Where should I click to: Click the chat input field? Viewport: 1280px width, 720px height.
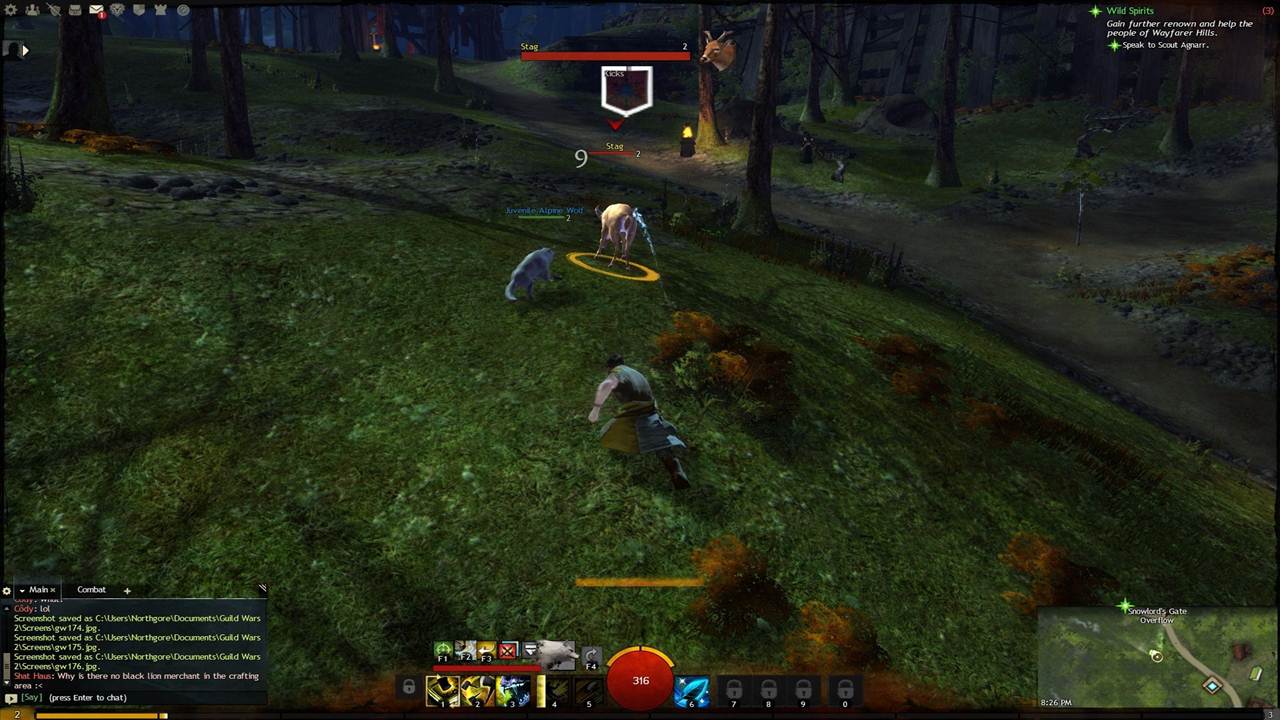click(140, 698)
